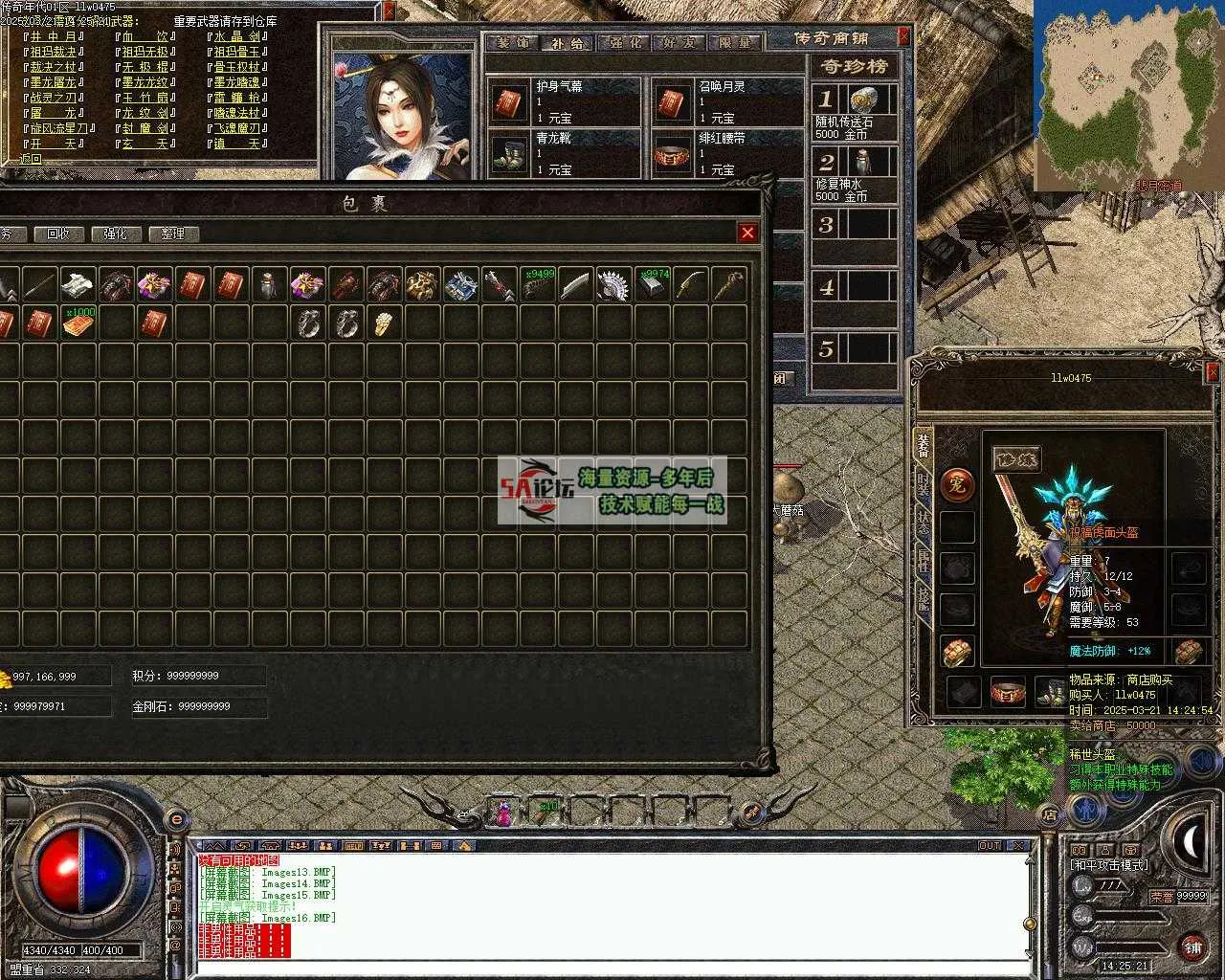Open the 好友 shop tab
Image resolution: width=1225 pixels, height=980 pixels.
coord(679,43)
